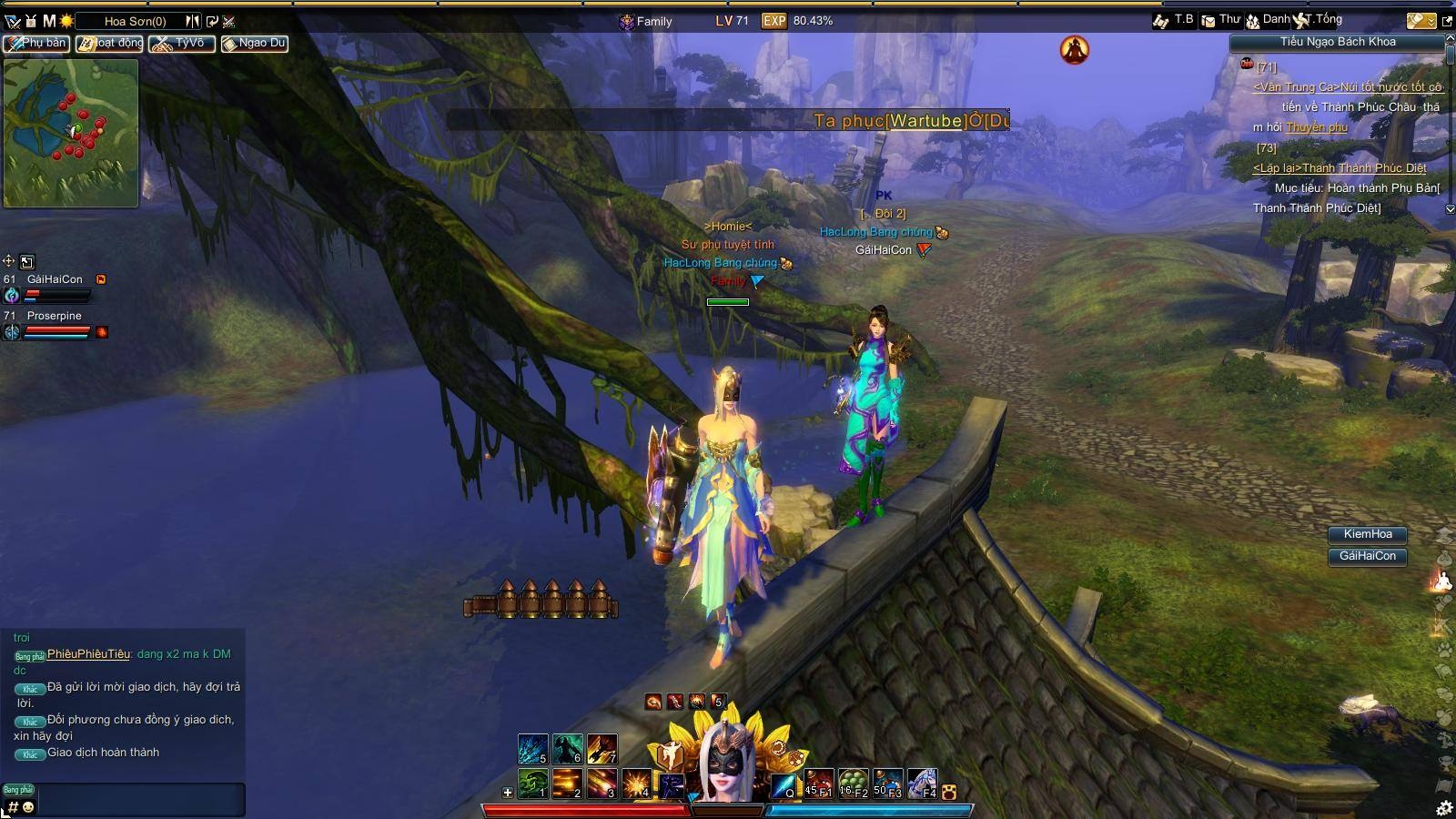Activate the green skill in hotbar slot 1
Viewport: 1456px width, 819px height.
533,784
